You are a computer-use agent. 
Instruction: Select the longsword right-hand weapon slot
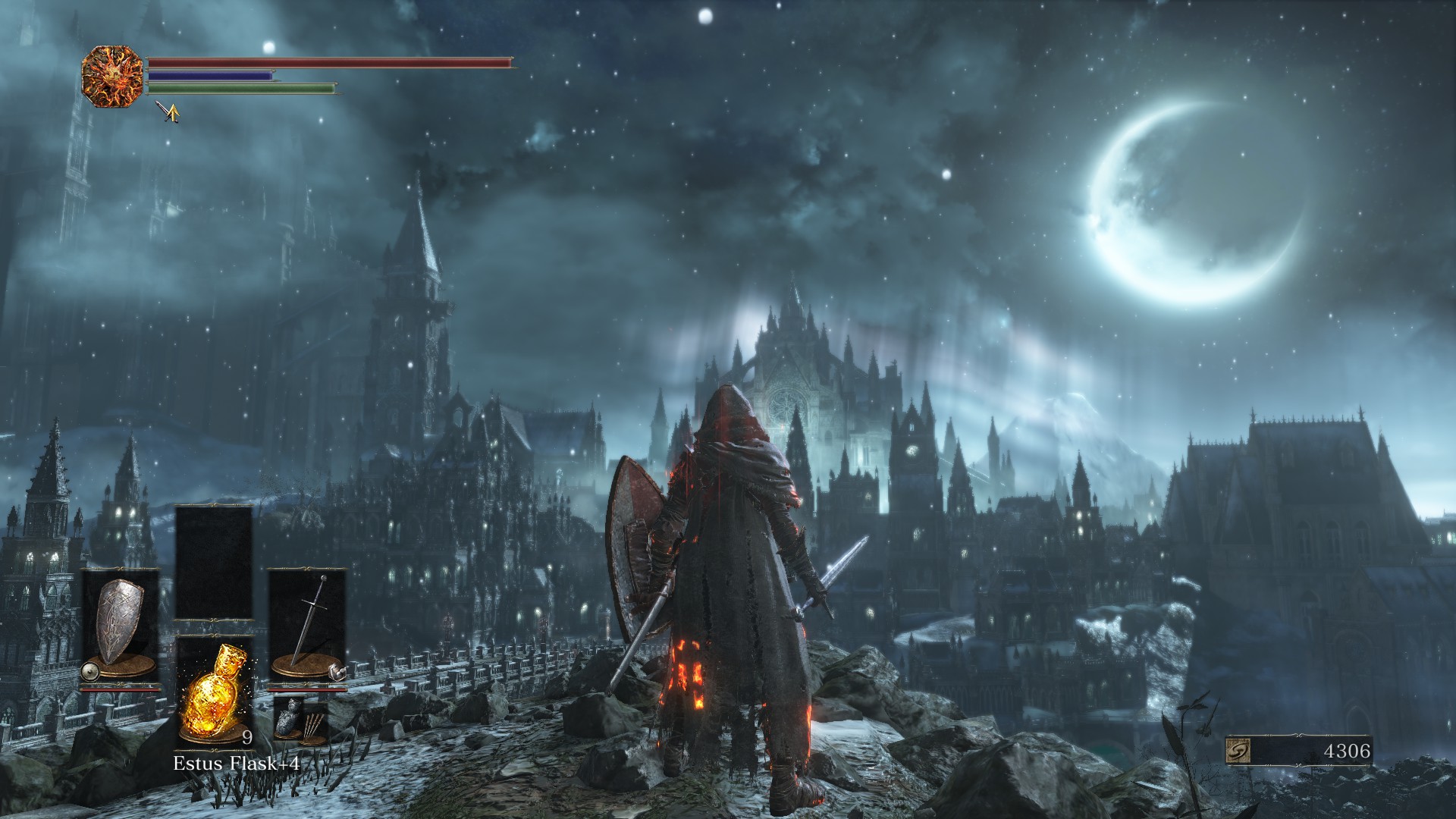coord(307,628)
